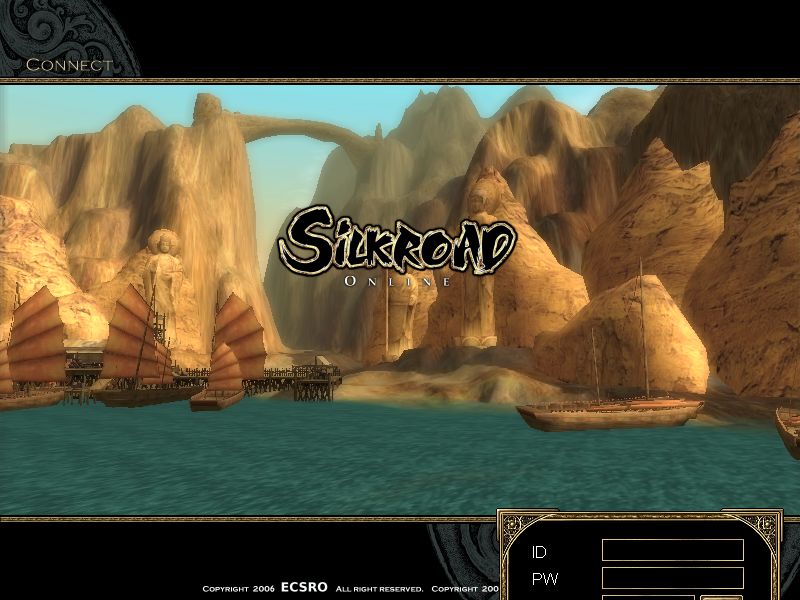Select the PW password field

pyautogui.click(x=672, y=578)
